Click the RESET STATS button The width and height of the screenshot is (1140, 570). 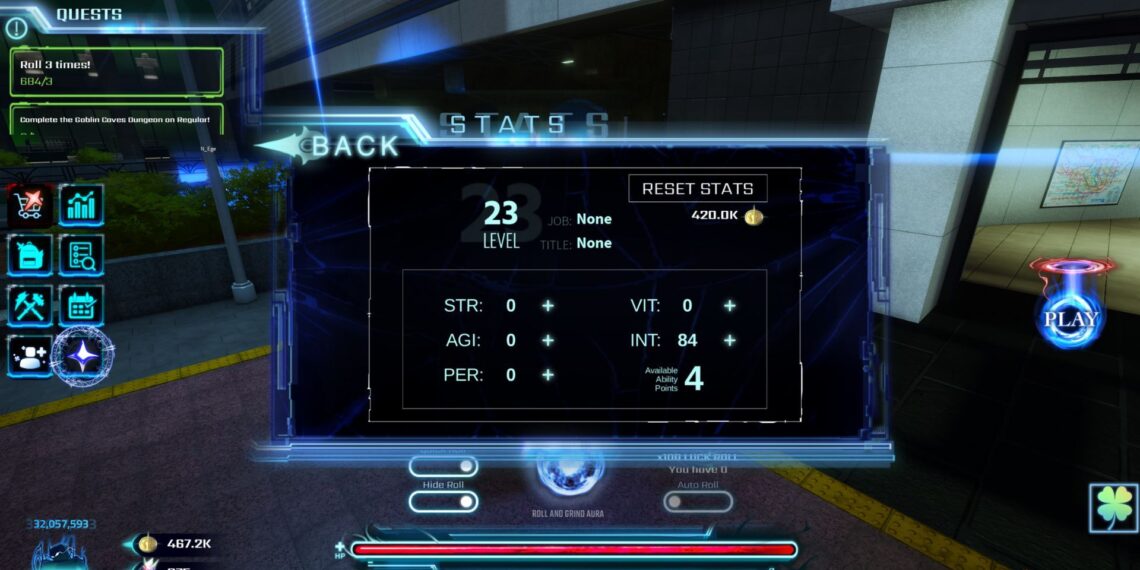point(697,189)
